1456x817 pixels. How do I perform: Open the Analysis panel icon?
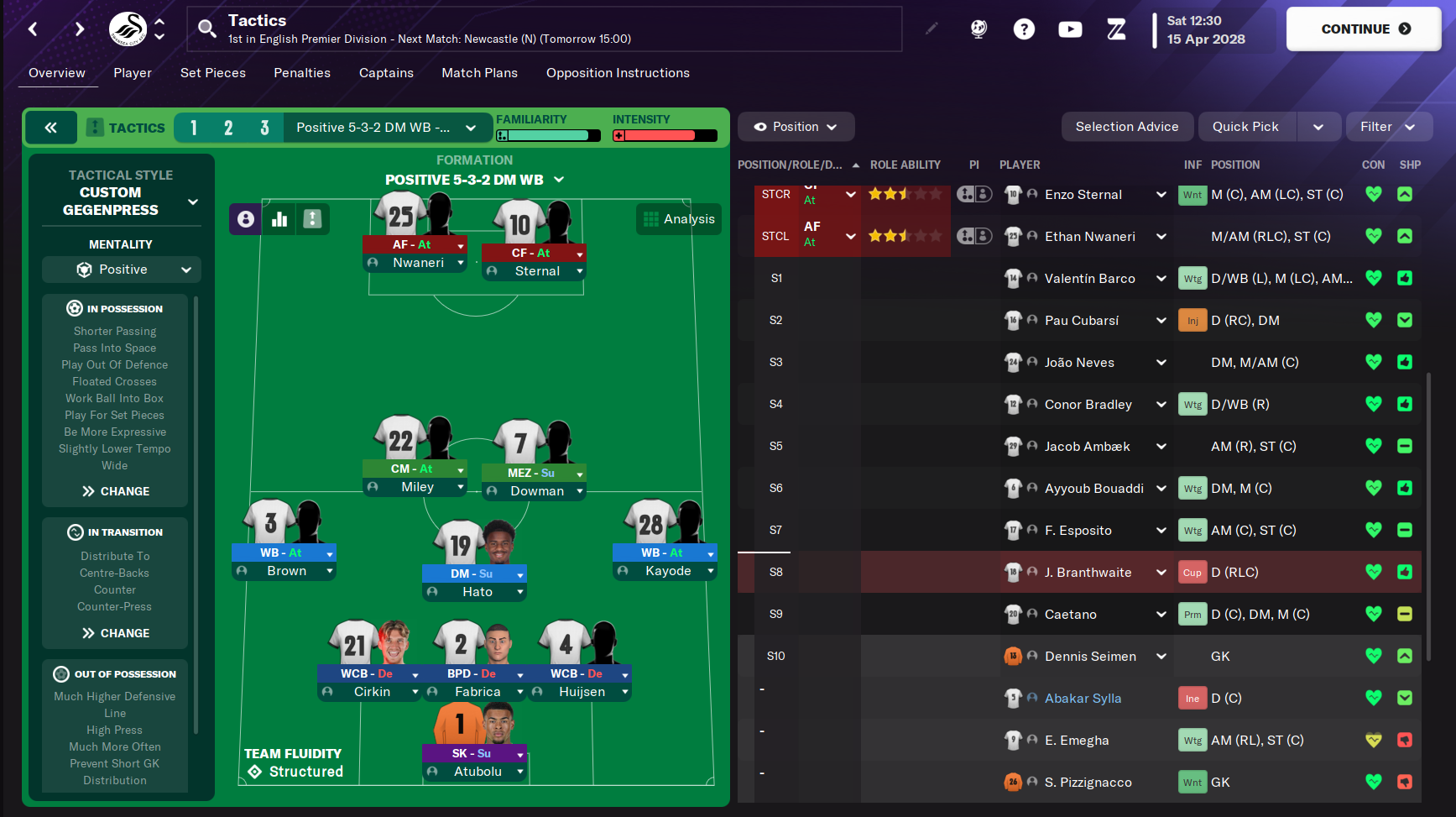[x=651, y=219]
